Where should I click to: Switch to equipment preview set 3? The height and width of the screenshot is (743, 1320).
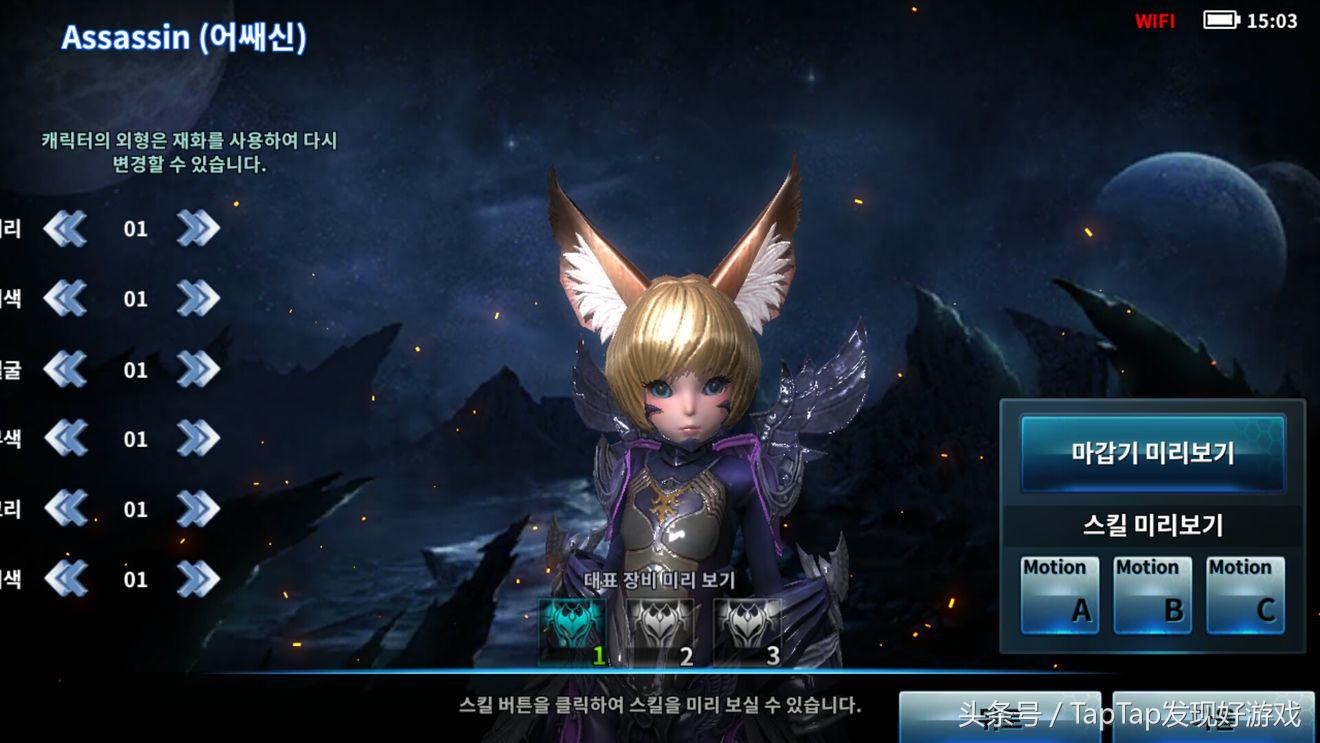pos(748,630)
